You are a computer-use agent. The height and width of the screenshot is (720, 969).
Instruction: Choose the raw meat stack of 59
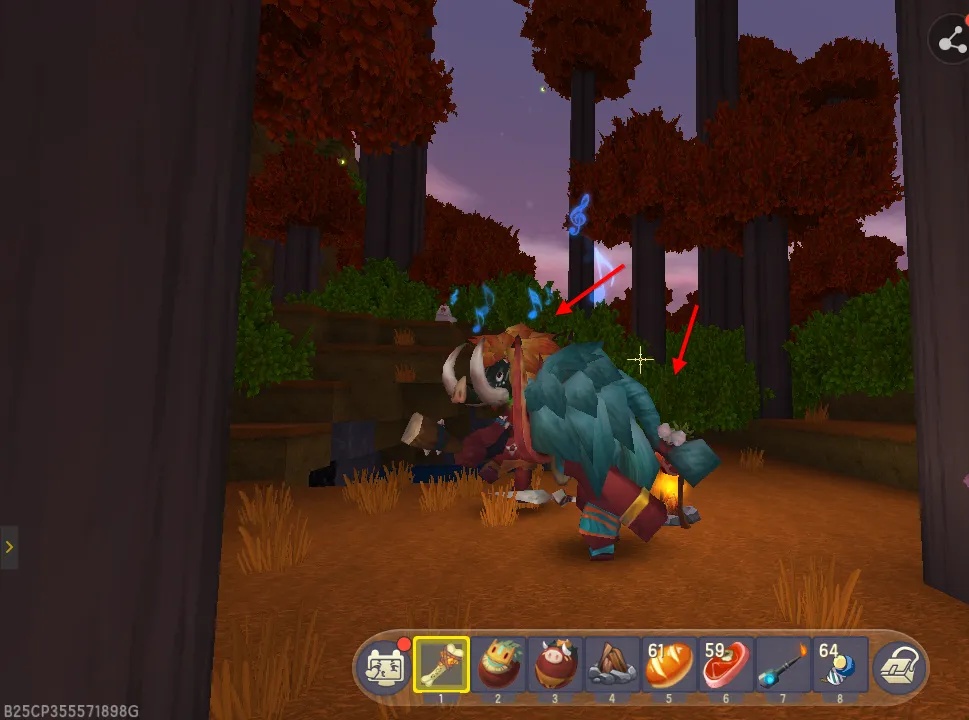tap(727, 664)
